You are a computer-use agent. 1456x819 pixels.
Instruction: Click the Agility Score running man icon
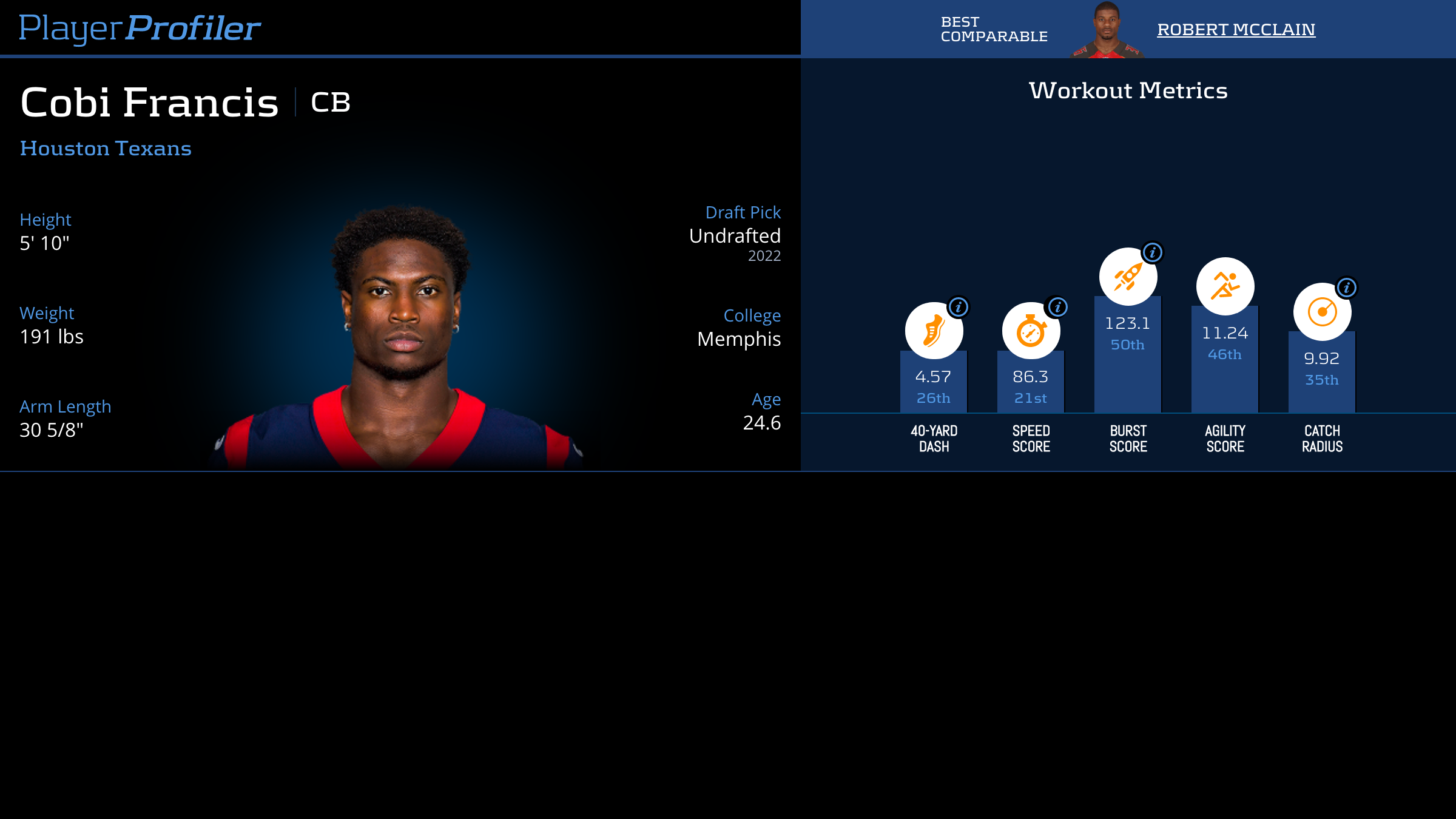1225,286
